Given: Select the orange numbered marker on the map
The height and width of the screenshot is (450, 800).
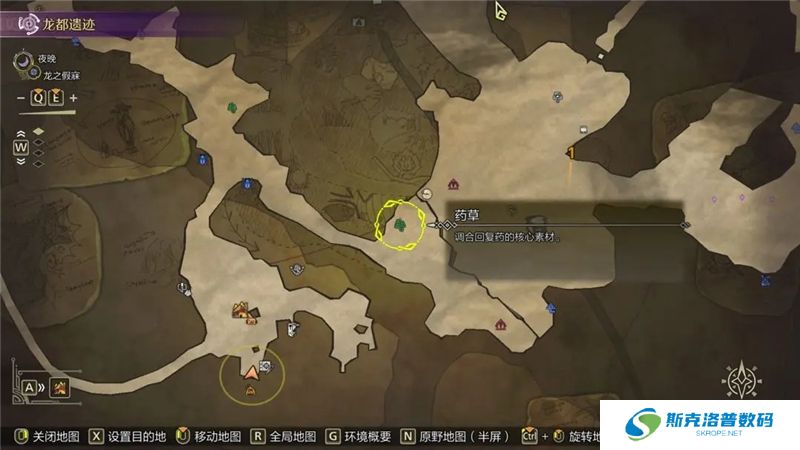Looking at the screenshot, I should click(570, 153).
